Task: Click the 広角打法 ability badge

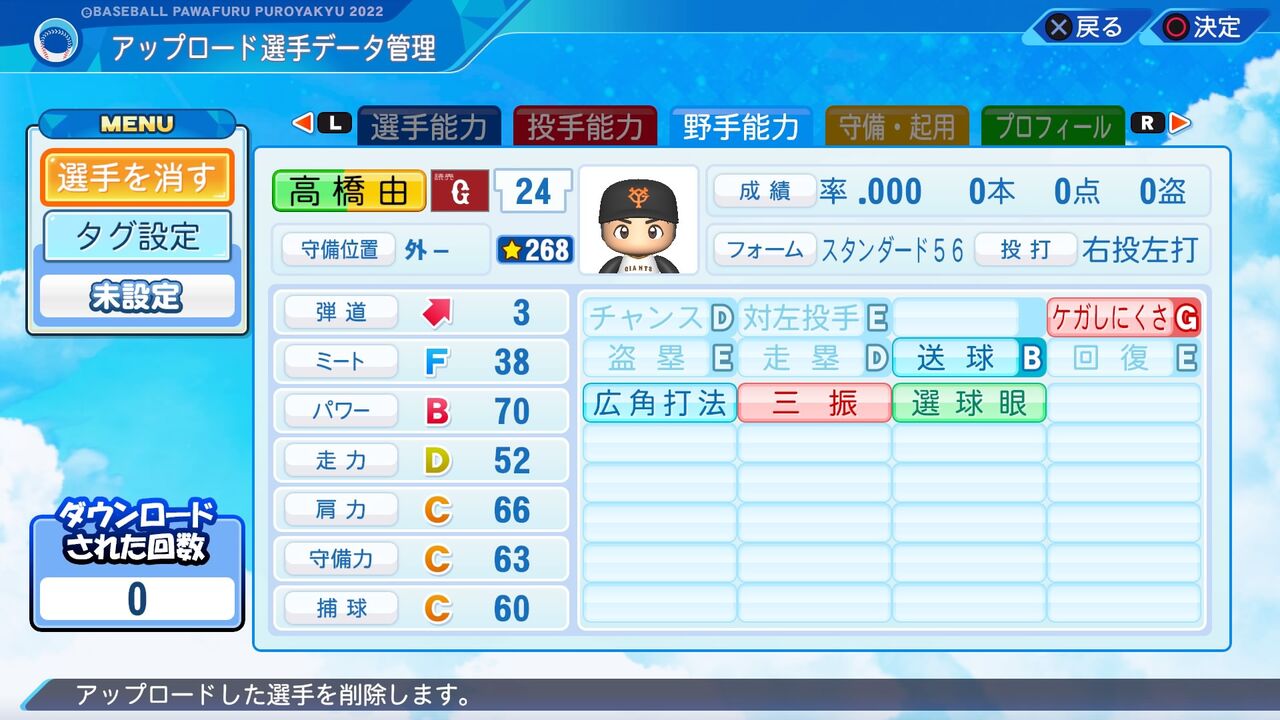Action: [x=659, y=402]
